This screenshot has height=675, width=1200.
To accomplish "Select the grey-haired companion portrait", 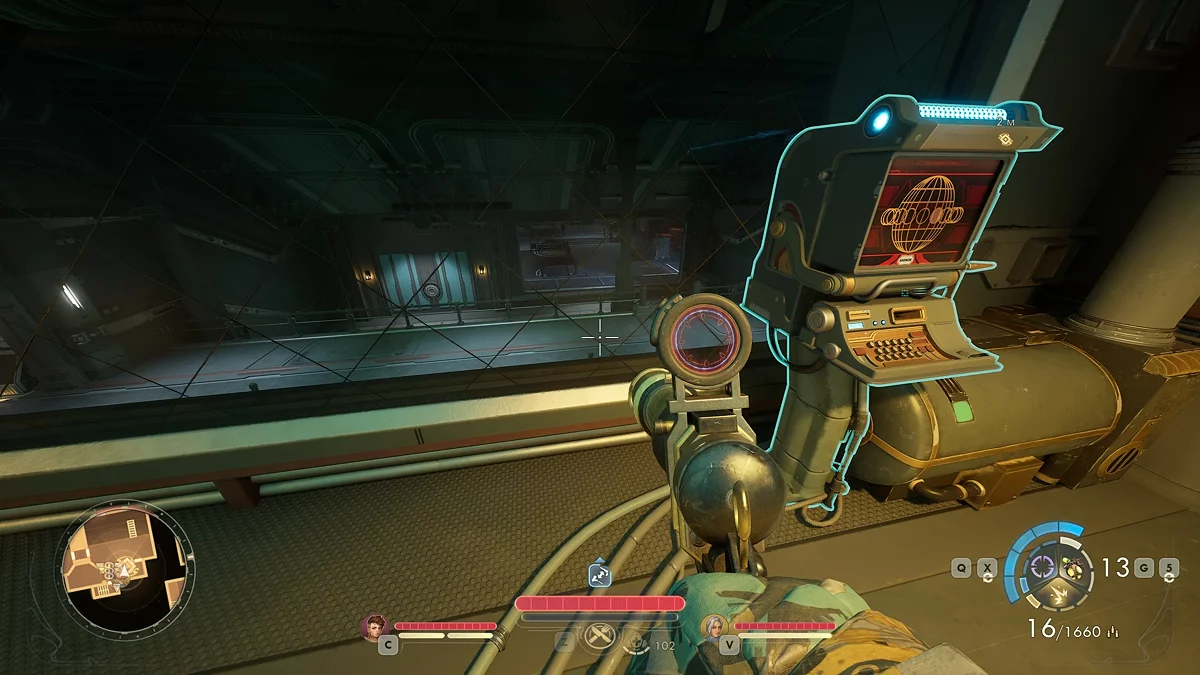I will pyautogui.click(x=716, y=626).
